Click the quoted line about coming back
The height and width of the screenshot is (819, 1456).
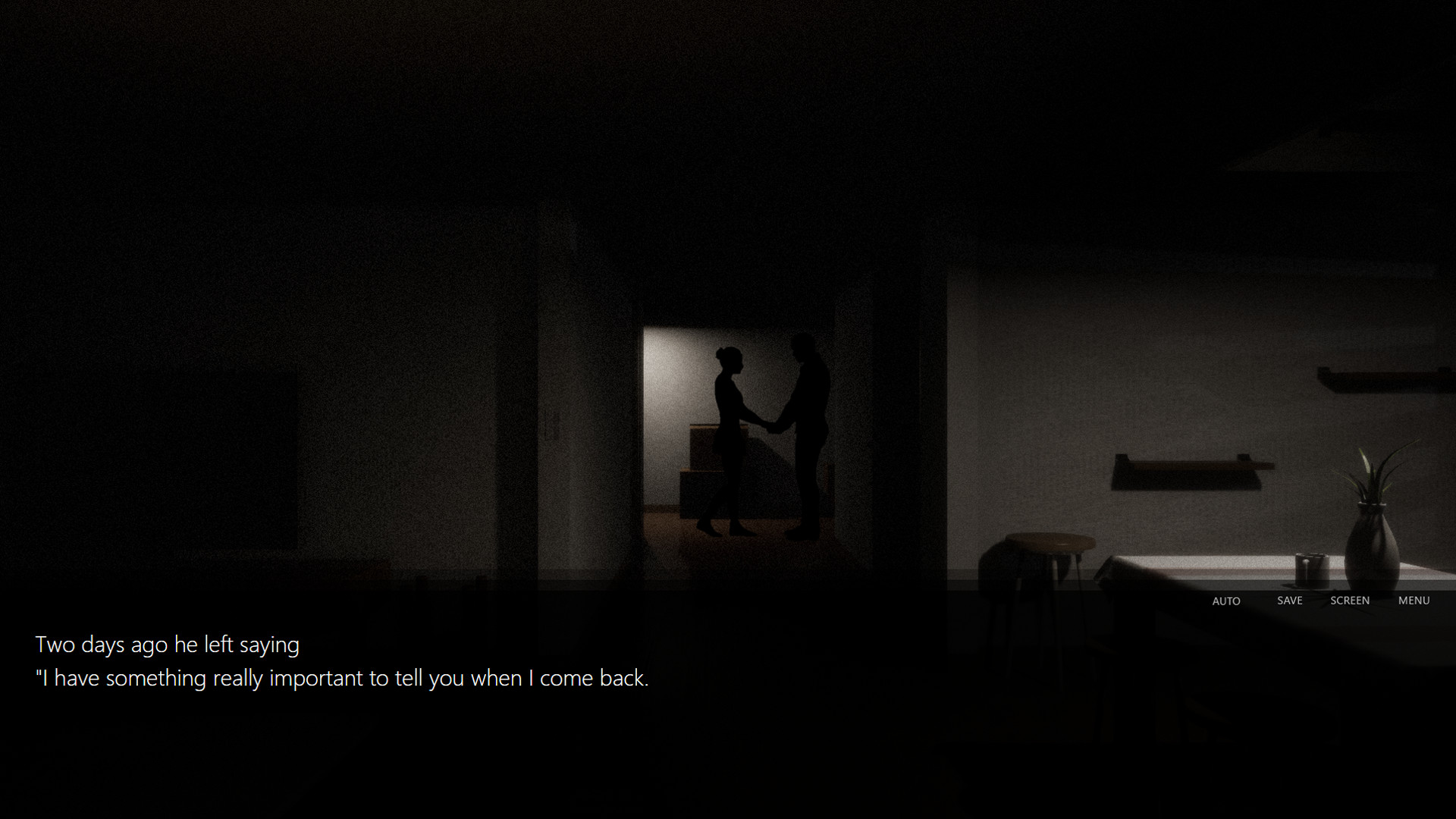click(341, 678)
